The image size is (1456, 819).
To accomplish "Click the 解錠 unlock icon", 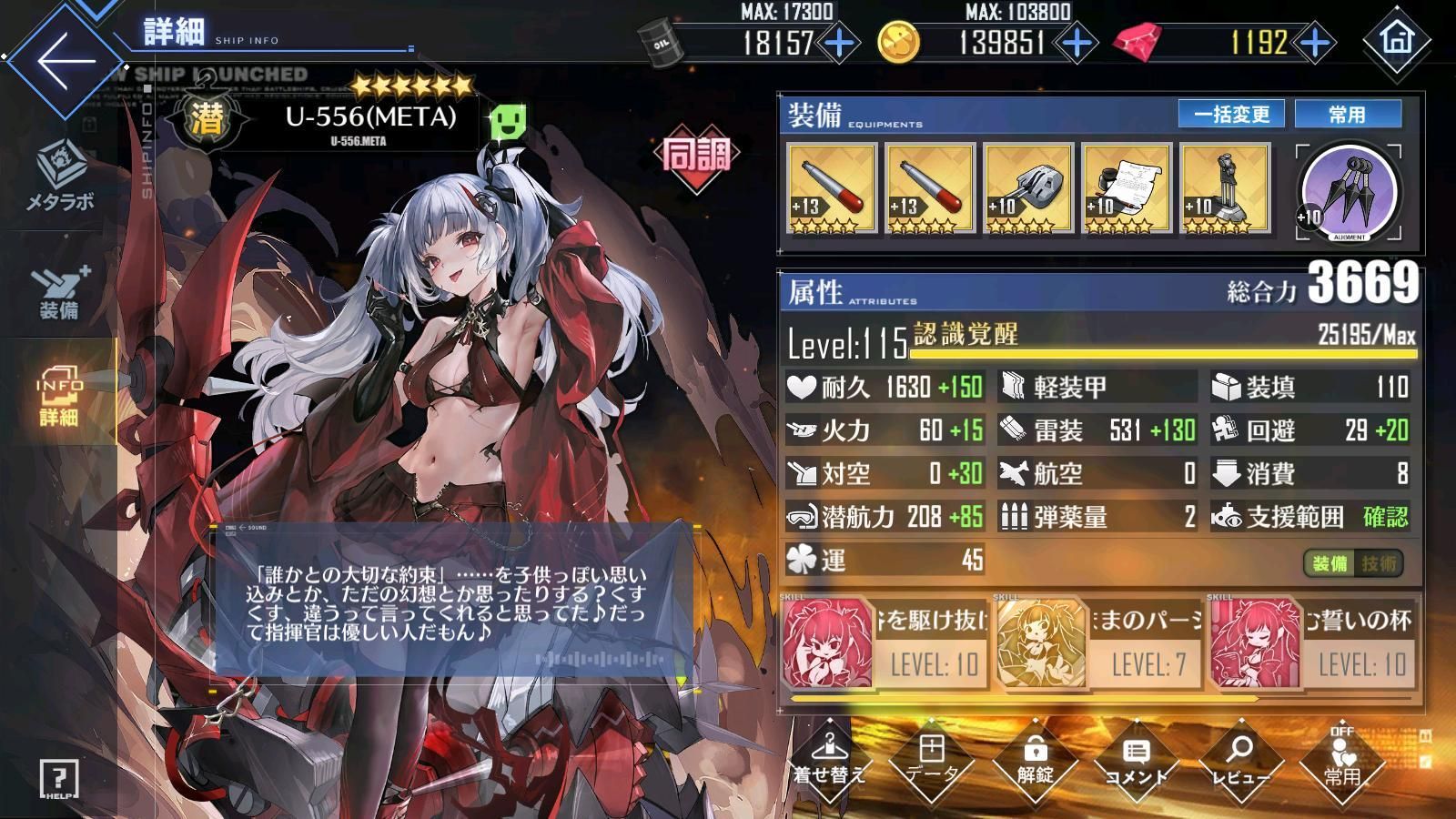I will (x=1034, y=764).
